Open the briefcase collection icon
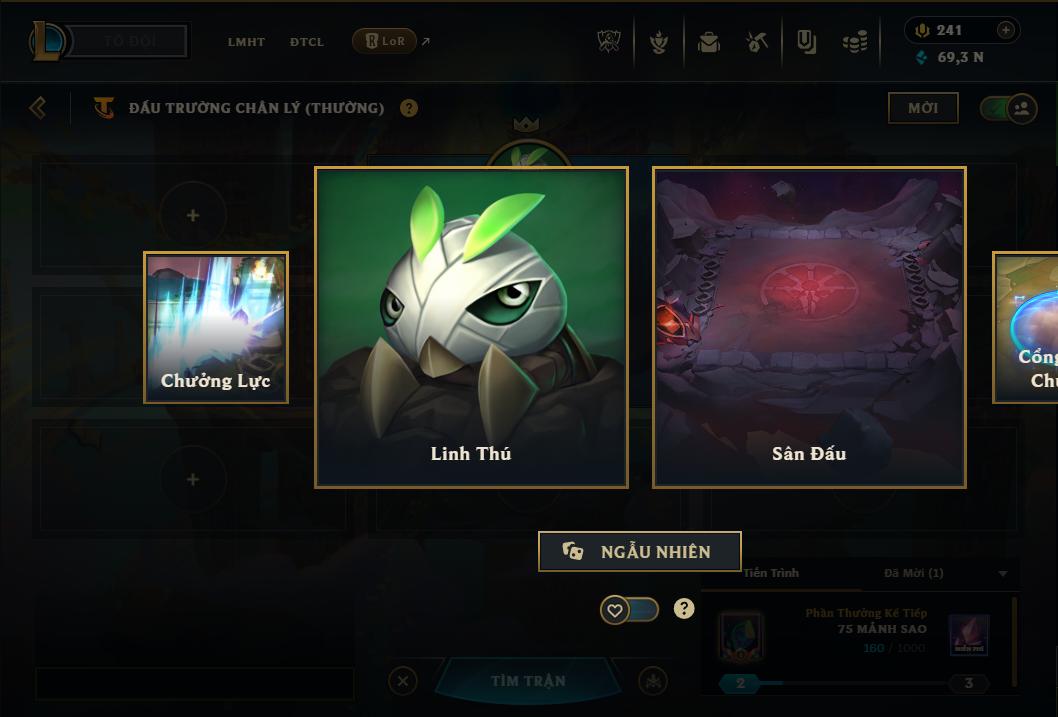1058x717 pixels. tap(709, 42)
